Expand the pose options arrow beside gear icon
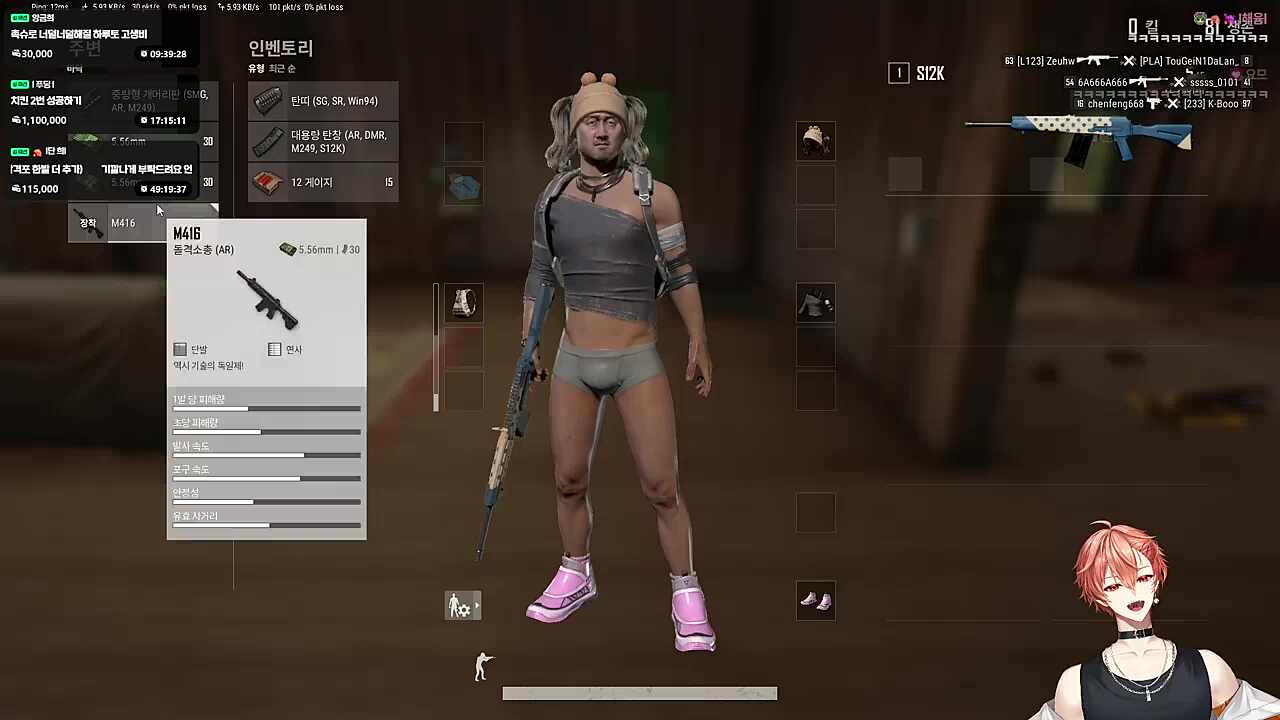Screen dimensions: 1280x720 coord(477,605)
